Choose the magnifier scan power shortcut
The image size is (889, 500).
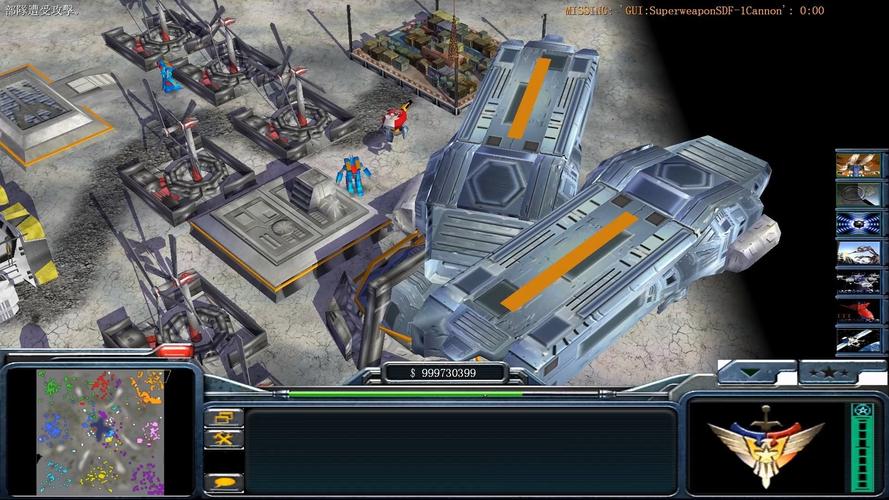(x=859, y=193)
